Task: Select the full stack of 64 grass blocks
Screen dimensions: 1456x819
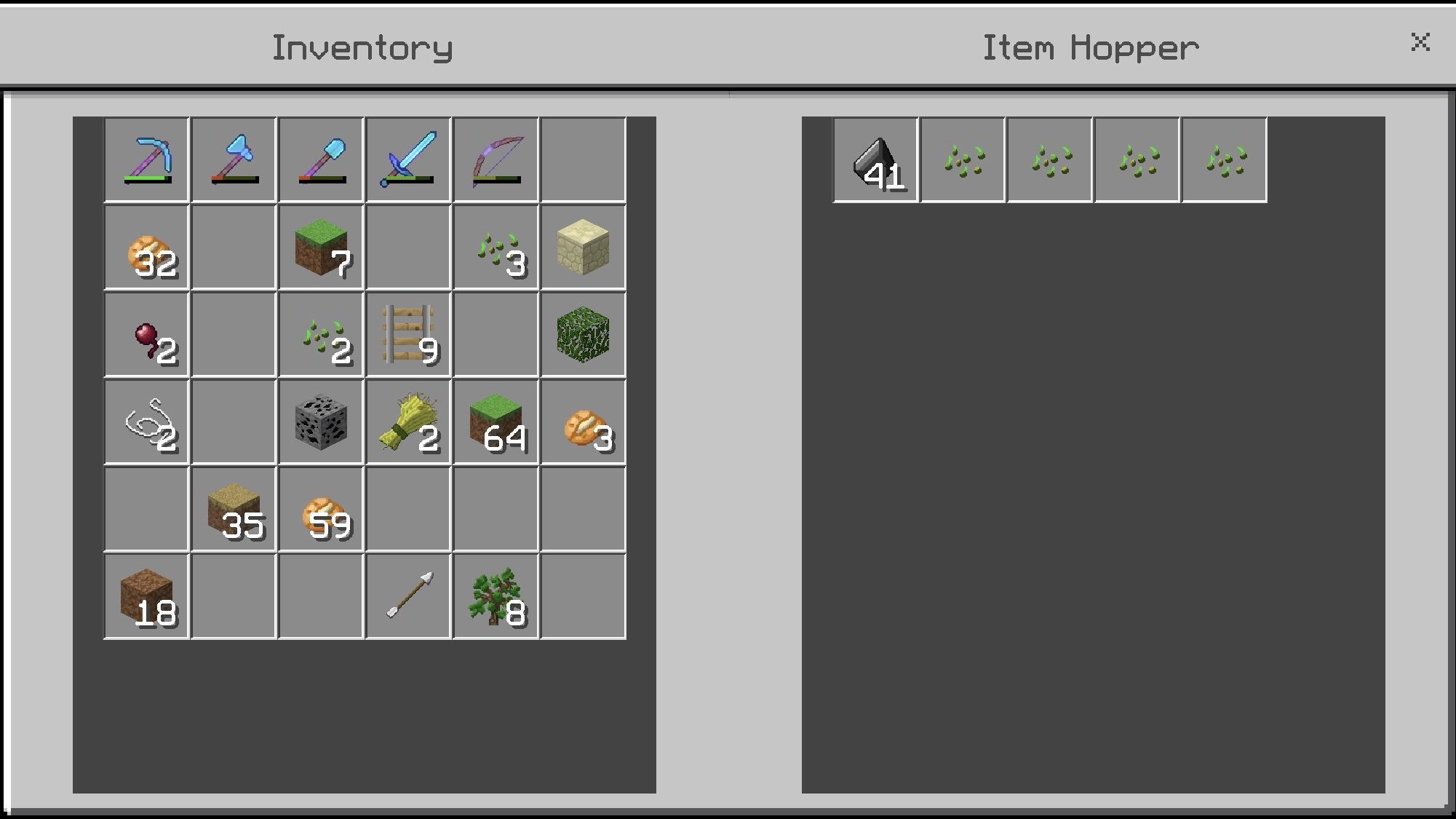Action: tap(496, 422)
